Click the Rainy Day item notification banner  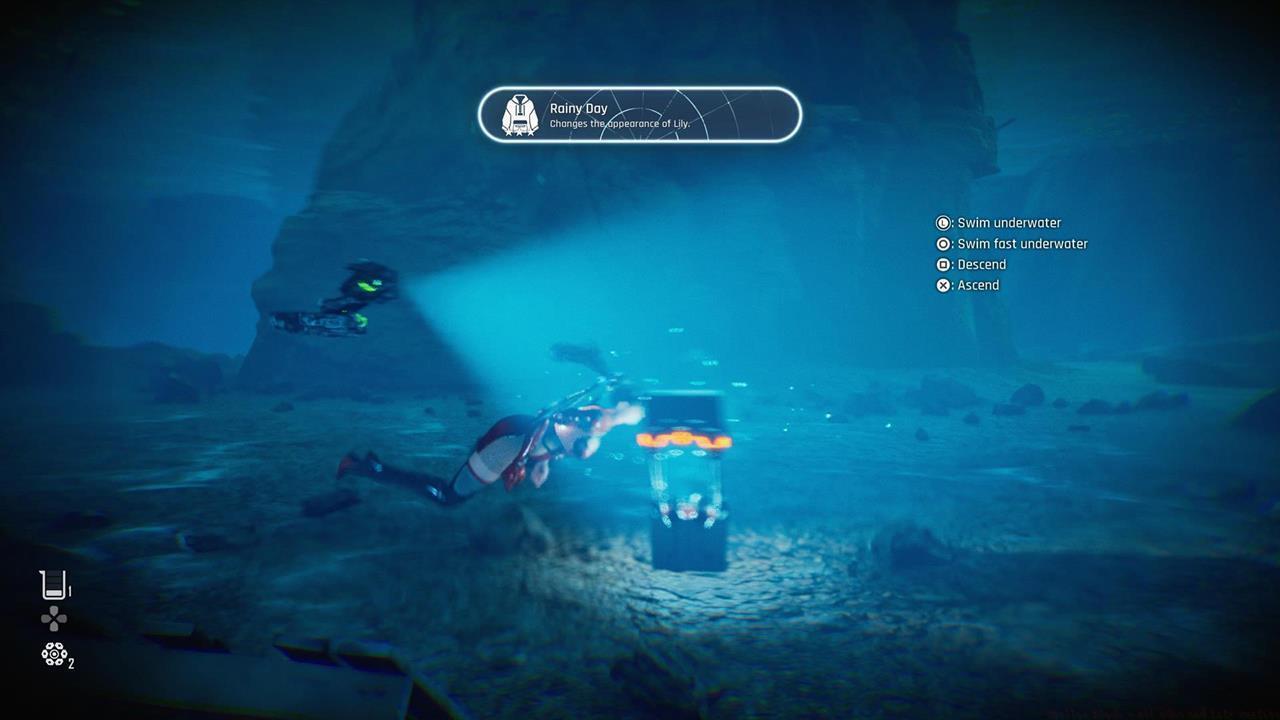coord(640,115)
